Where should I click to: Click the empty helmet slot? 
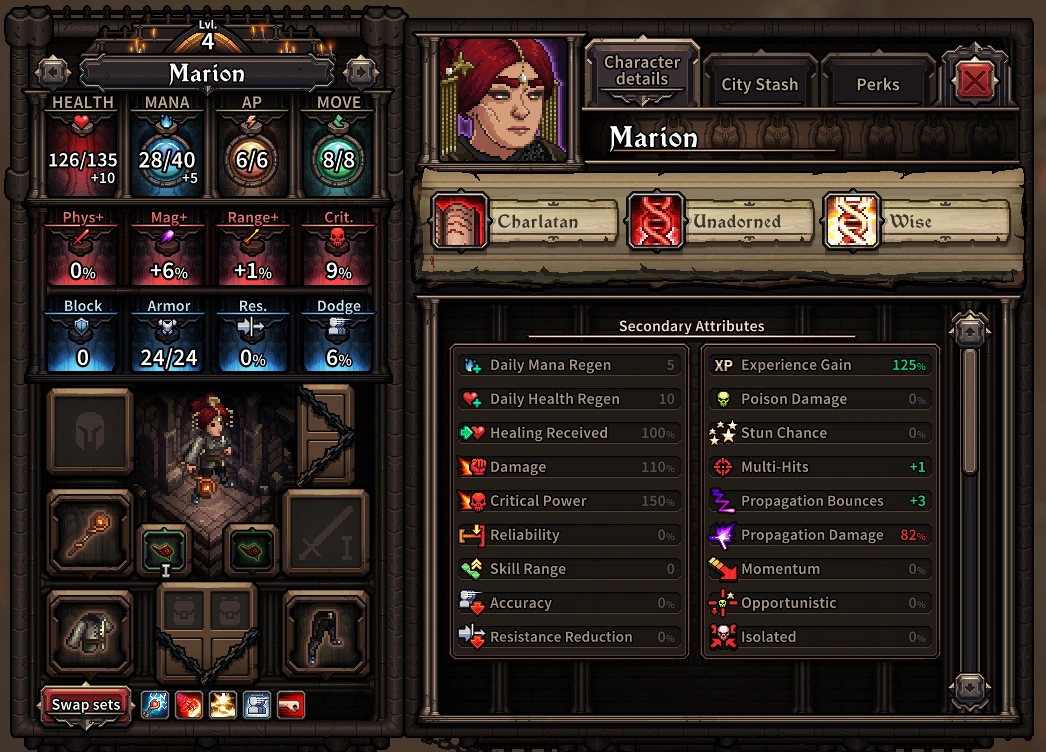click(89, 431)
